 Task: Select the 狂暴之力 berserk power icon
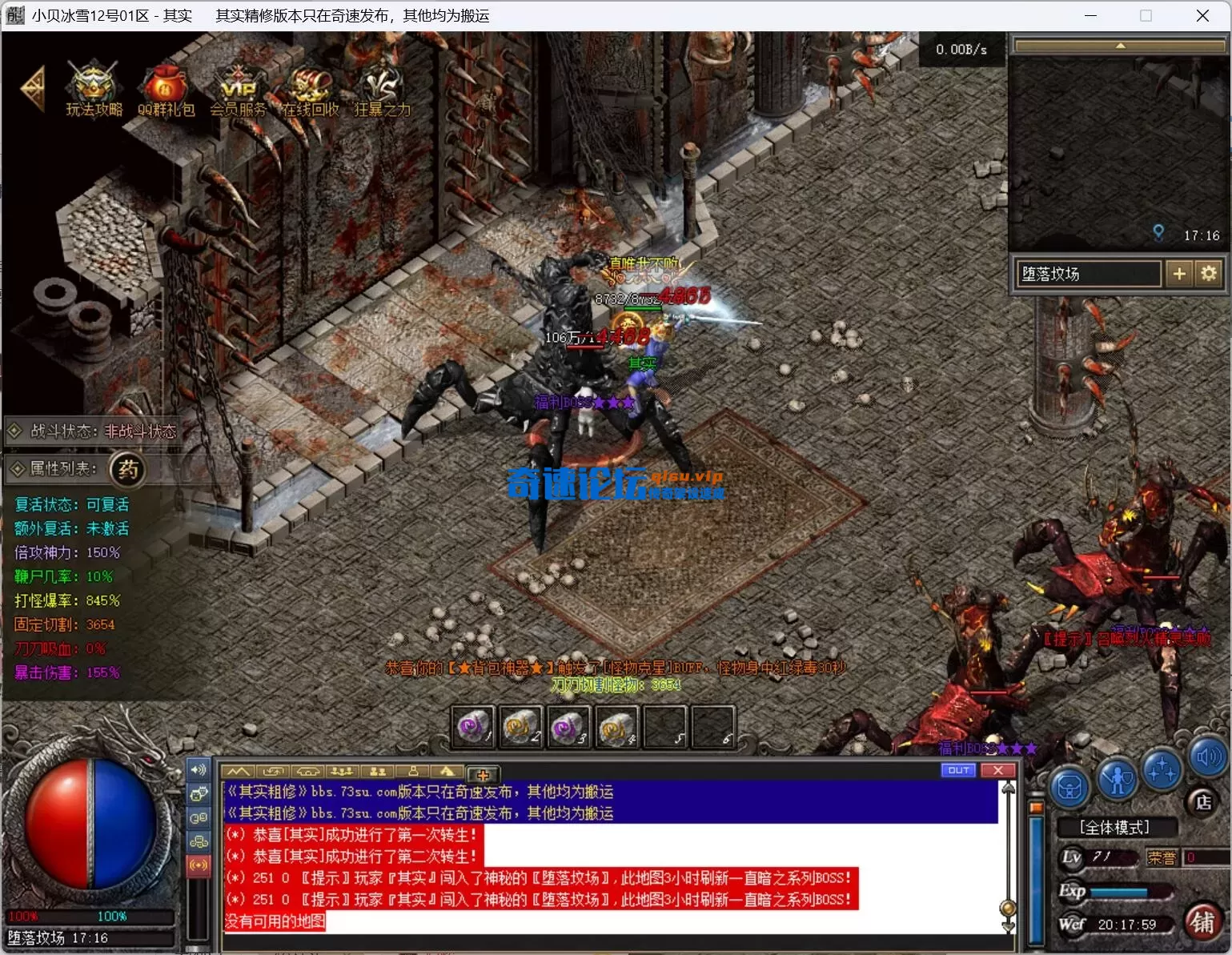[x=382, y=88]
